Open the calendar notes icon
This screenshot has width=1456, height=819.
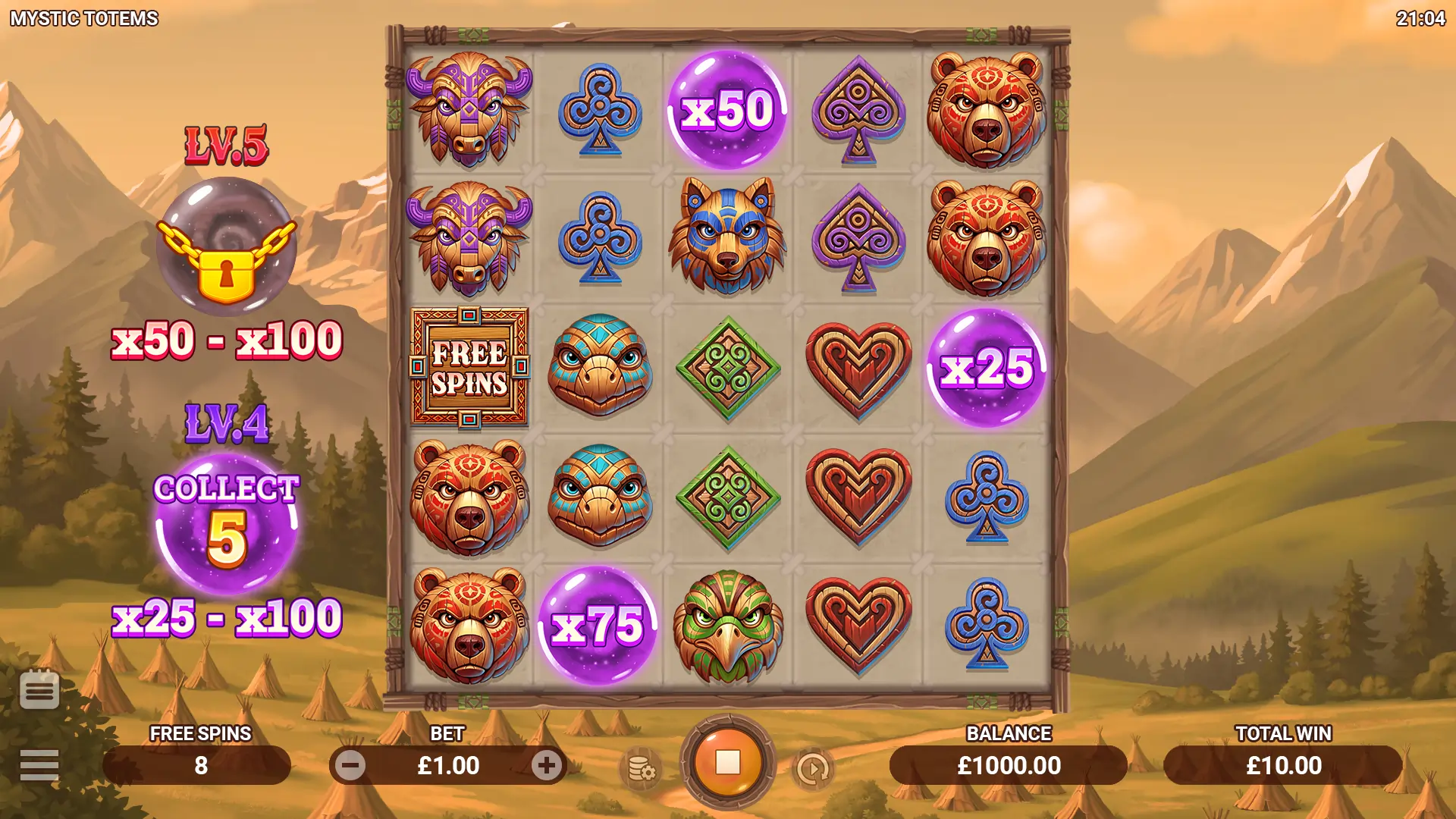39,689
